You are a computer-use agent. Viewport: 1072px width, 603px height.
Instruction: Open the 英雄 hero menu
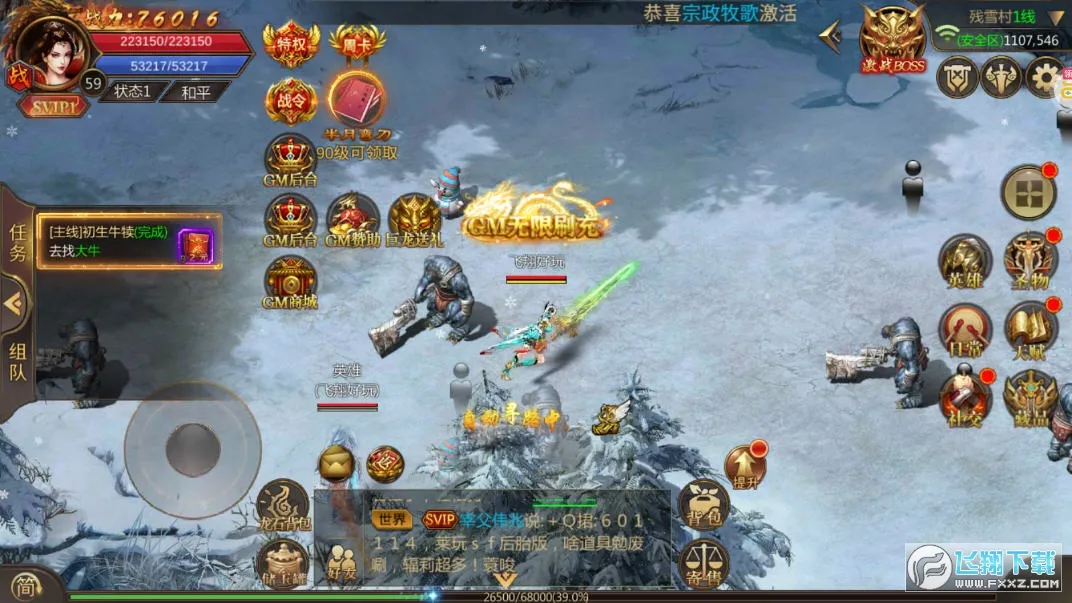(965, 262)
